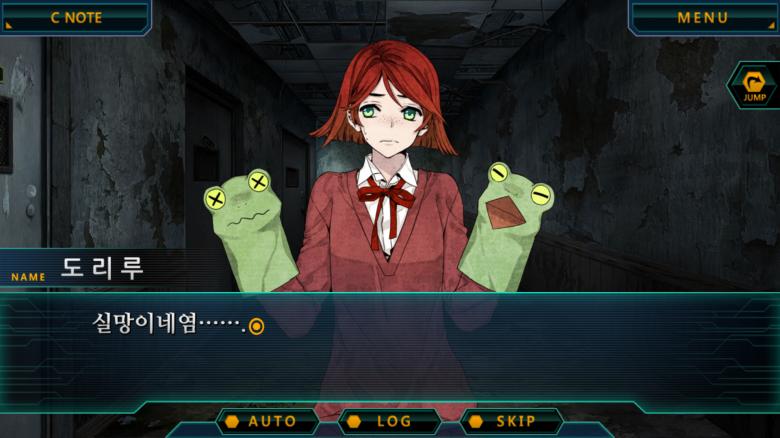Image resolution: width=780 pixels, height=438 pixels.
Task: Open the dialogue LOG
Action: point(389,421)
